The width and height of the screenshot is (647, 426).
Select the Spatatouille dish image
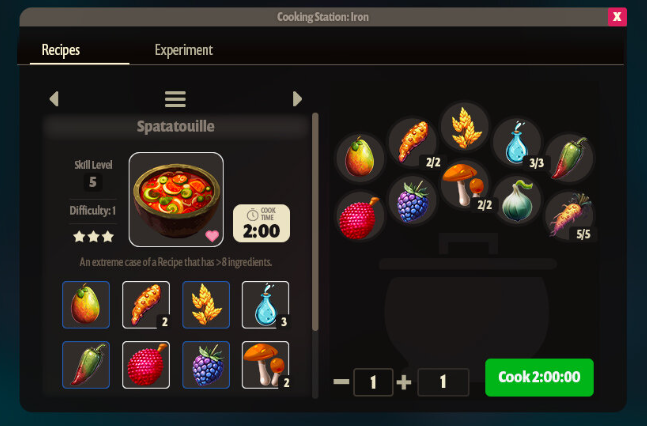click(176, 199)
